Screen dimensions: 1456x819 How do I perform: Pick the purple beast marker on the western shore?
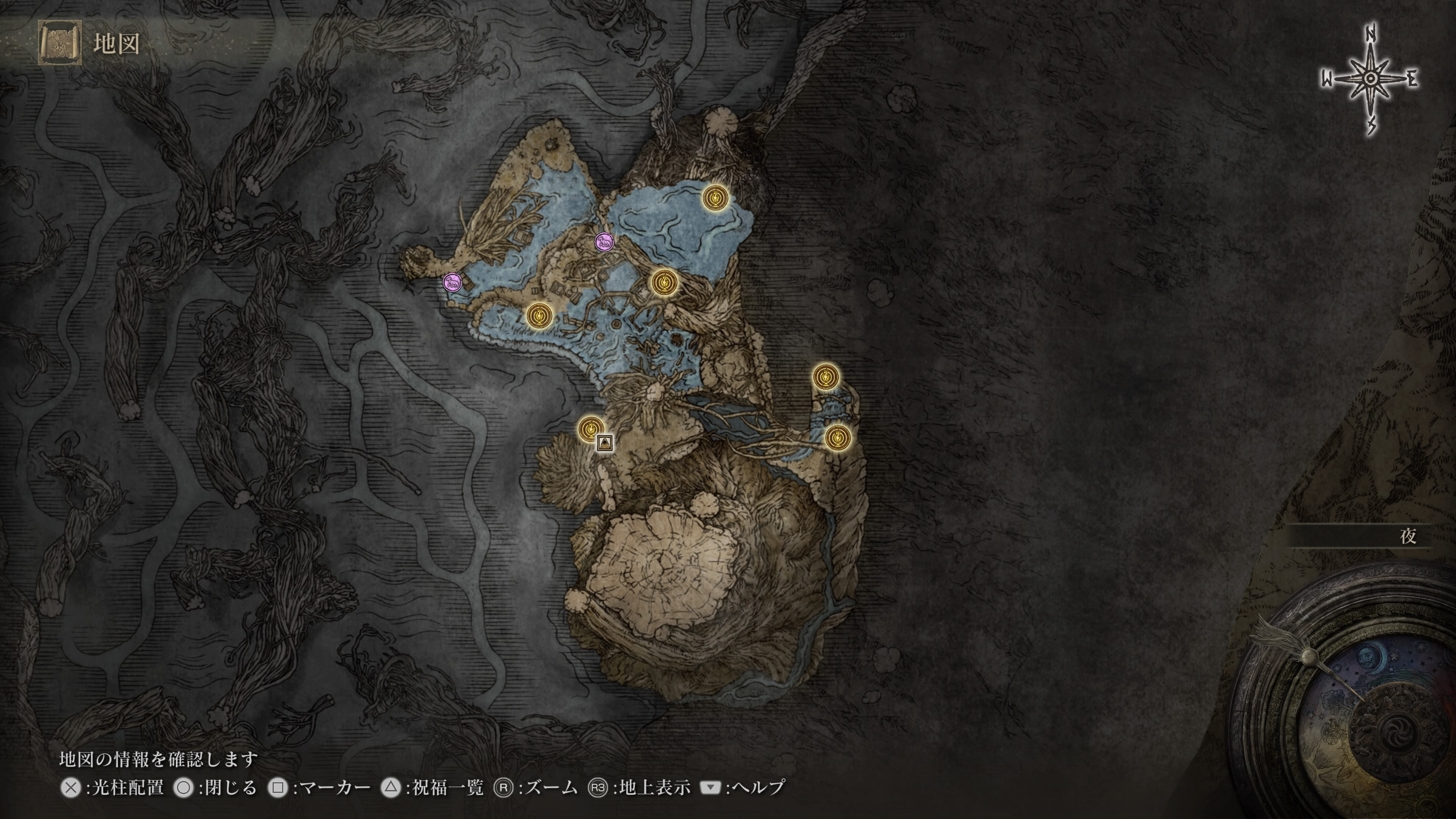coord(452,281)
